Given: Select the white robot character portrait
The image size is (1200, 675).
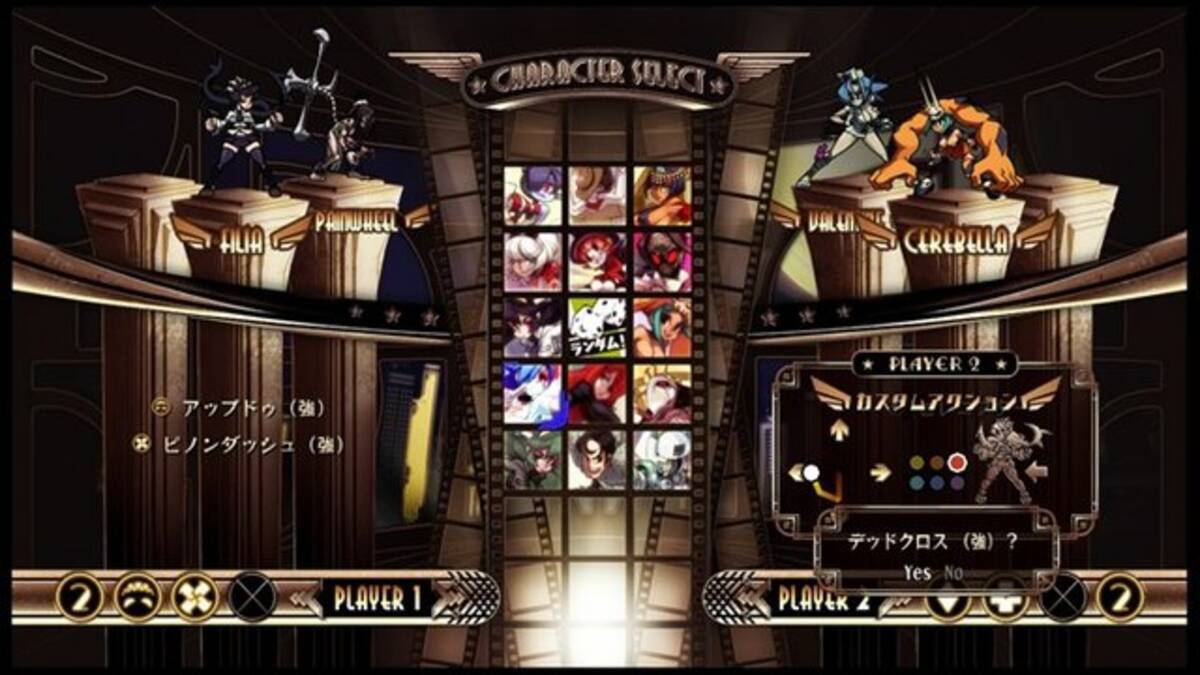Looking at the screenshot, I should tap(662, 459).
